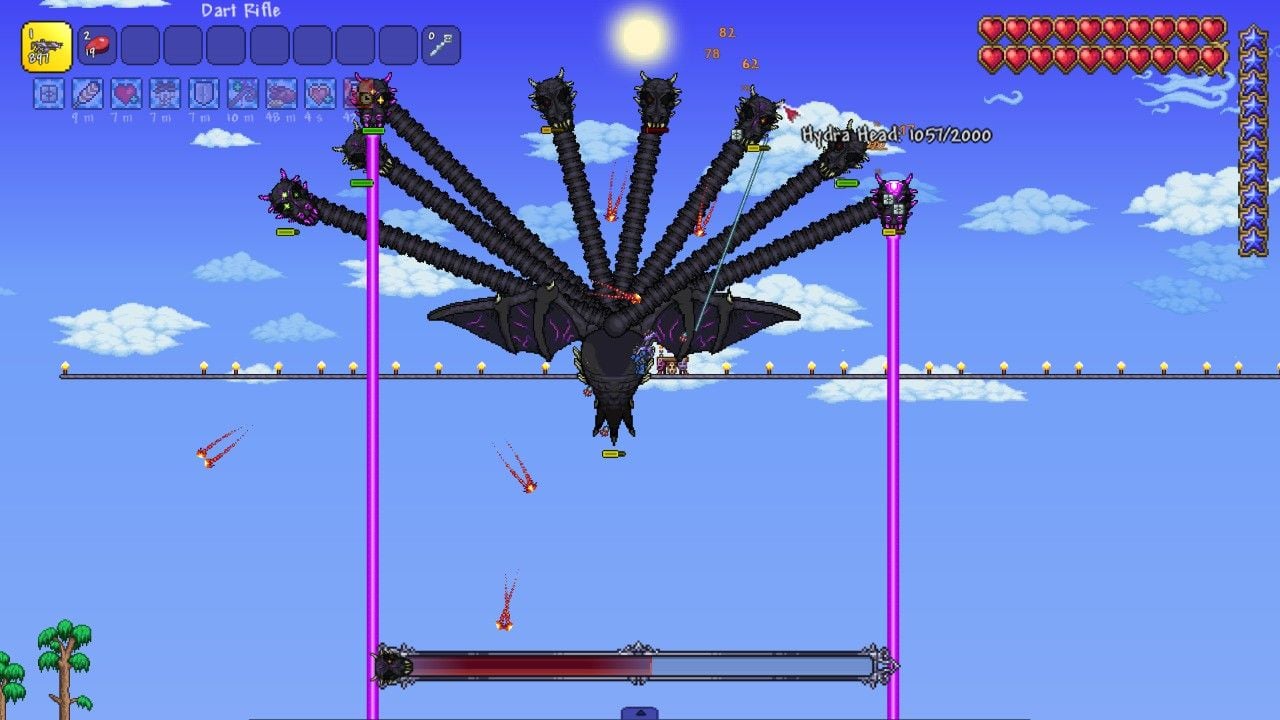The image size is (1280, 720).
Task: Expand the bottom panel via the up arrow
Action: point(640,713)
